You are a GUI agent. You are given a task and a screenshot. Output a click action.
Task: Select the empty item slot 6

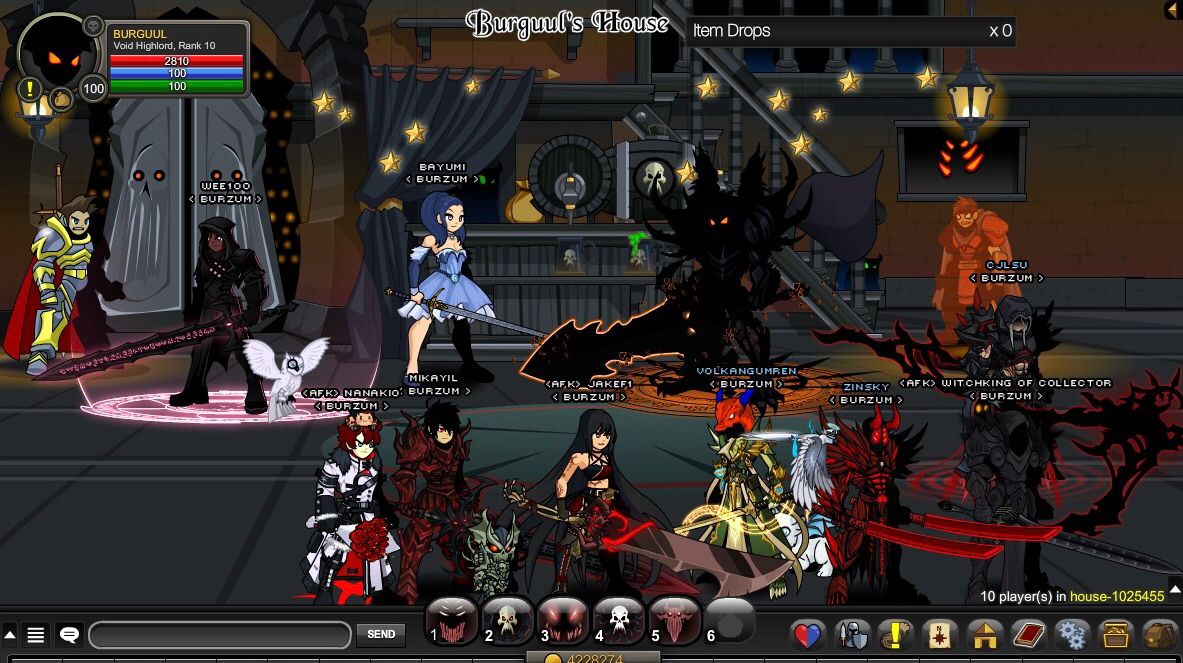[x=731, y=622]
